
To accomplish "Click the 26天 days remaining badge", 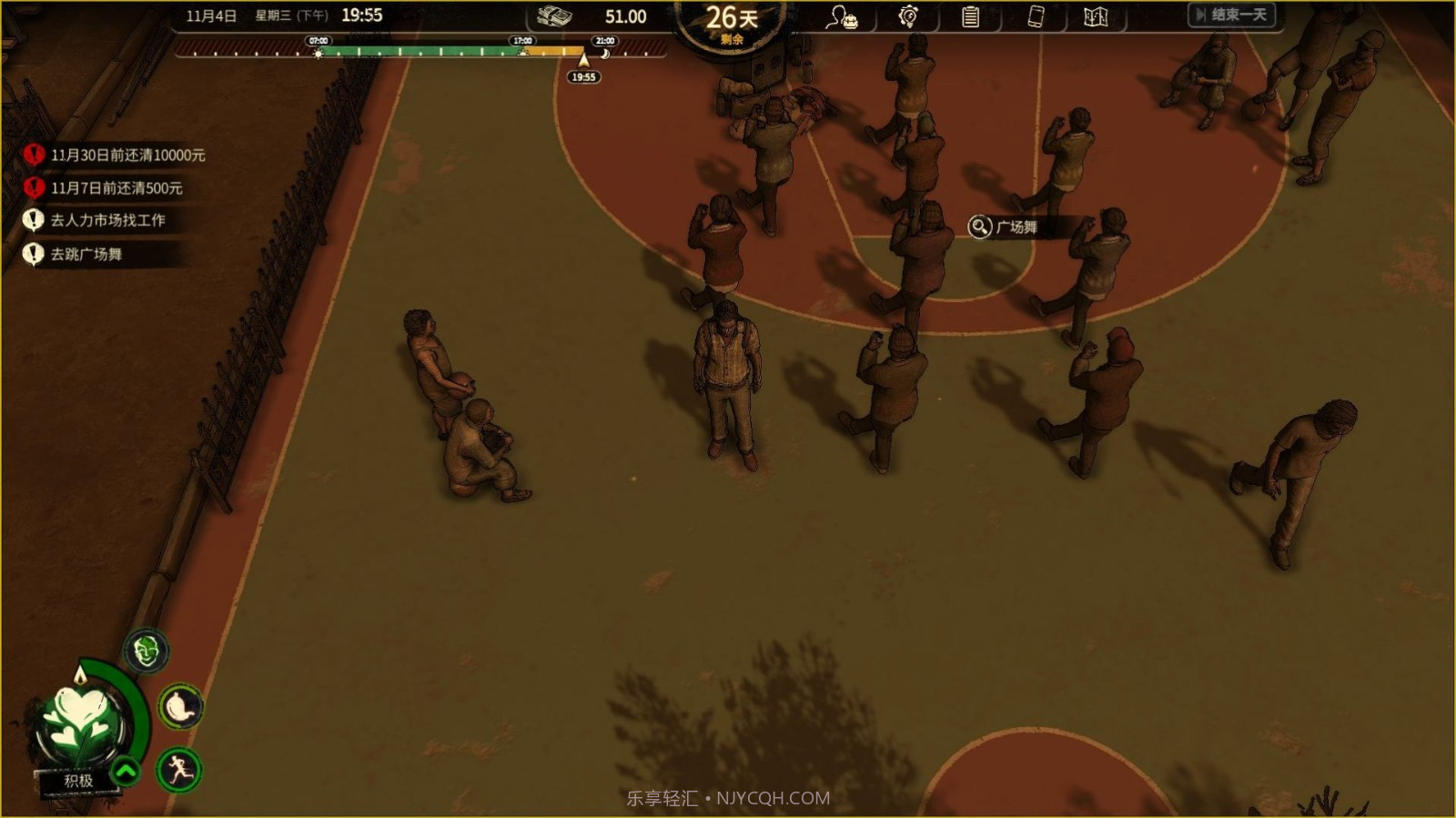I will point(731,22).
